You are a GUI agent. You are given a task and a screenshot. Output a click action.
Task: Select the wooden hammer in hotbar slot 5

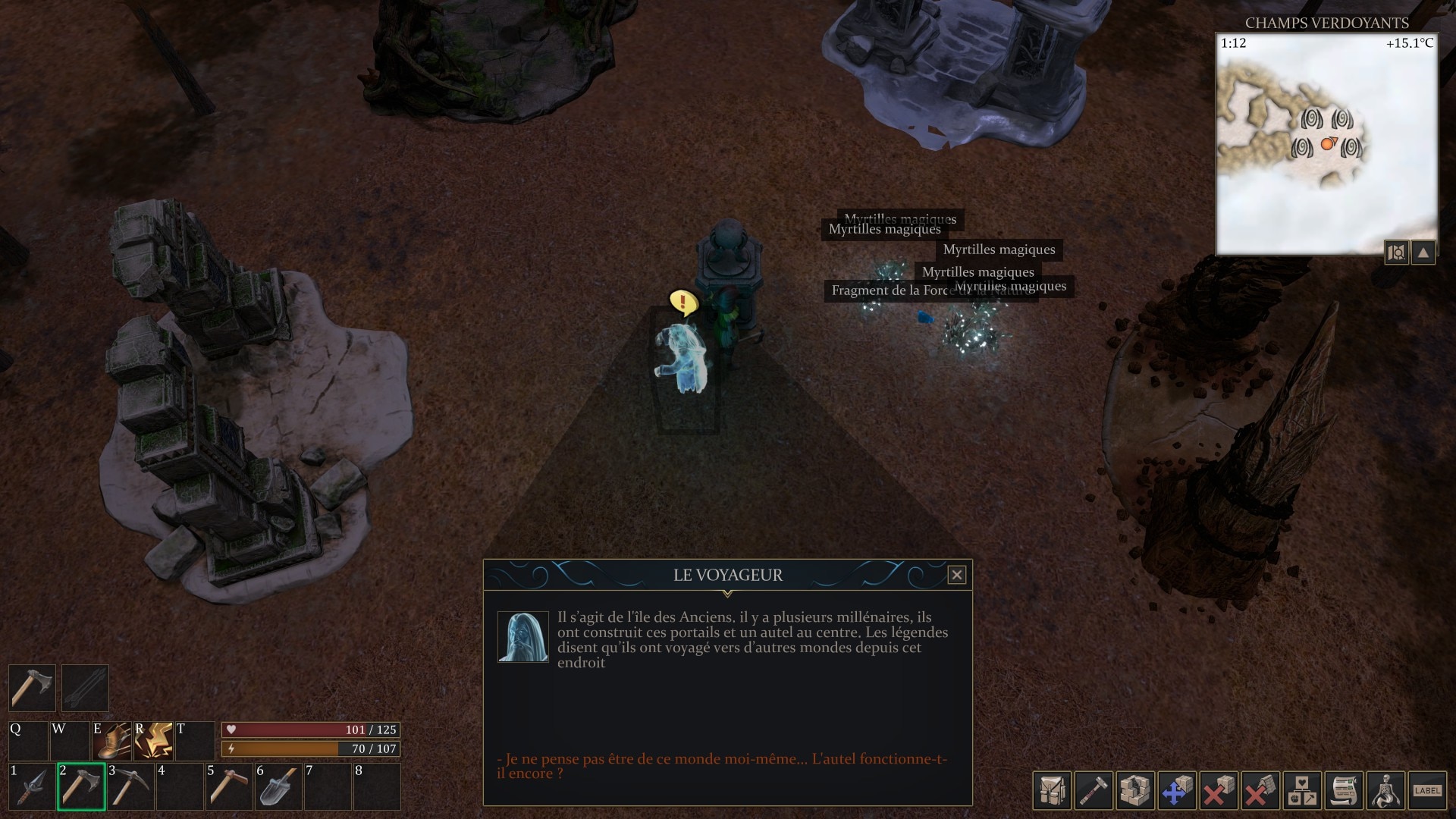pyautogui.click(x=228, y=787)
